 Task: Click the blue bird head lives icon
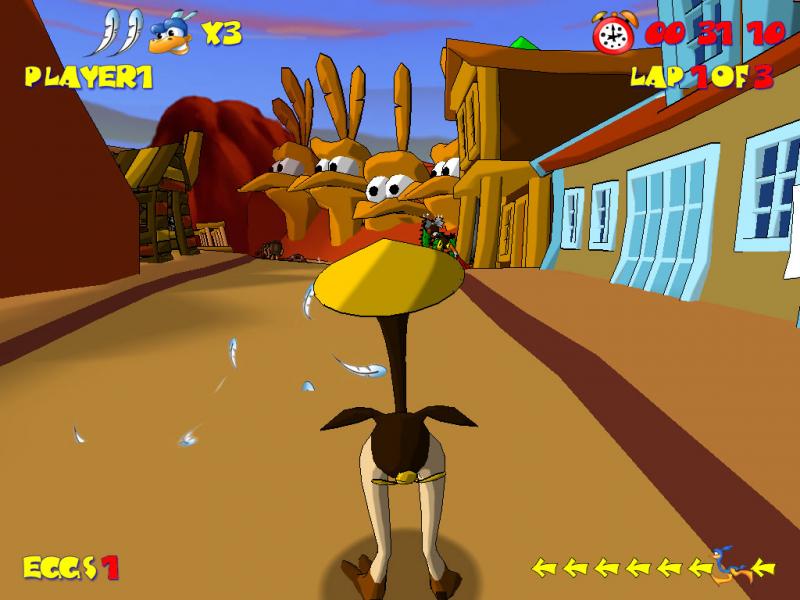click(x=170, y=35)
